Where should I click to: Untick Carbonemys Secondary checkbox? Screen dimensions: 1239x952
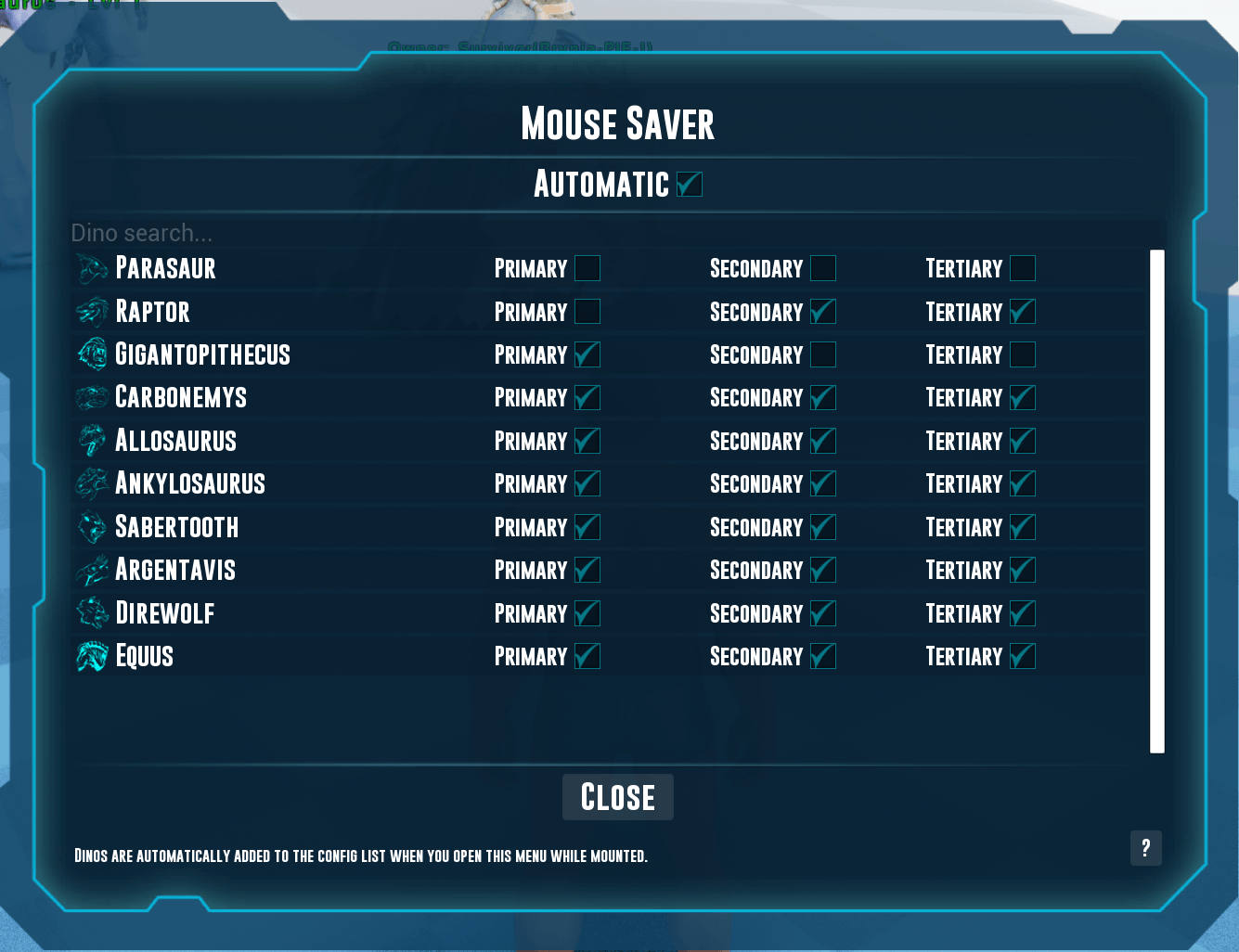pyautogui.click(x=823, y=398)
